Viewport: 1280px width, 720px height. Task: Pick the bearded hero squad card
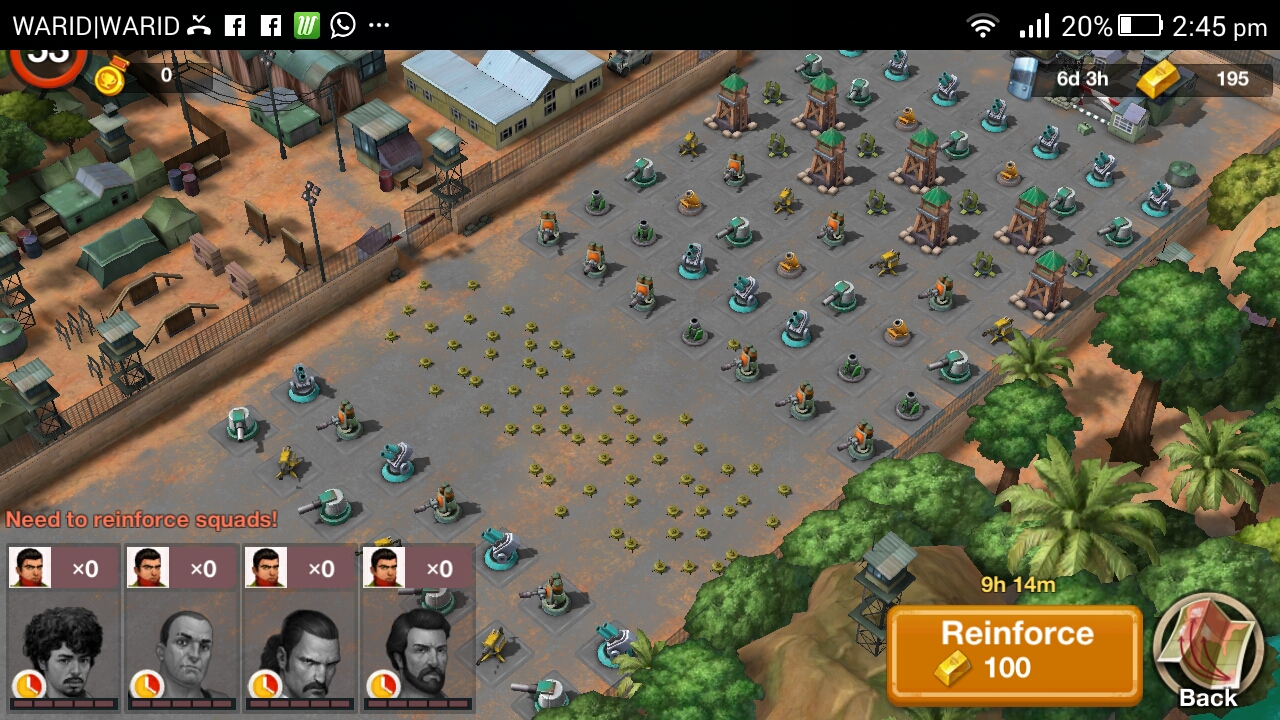coord(417,628)
